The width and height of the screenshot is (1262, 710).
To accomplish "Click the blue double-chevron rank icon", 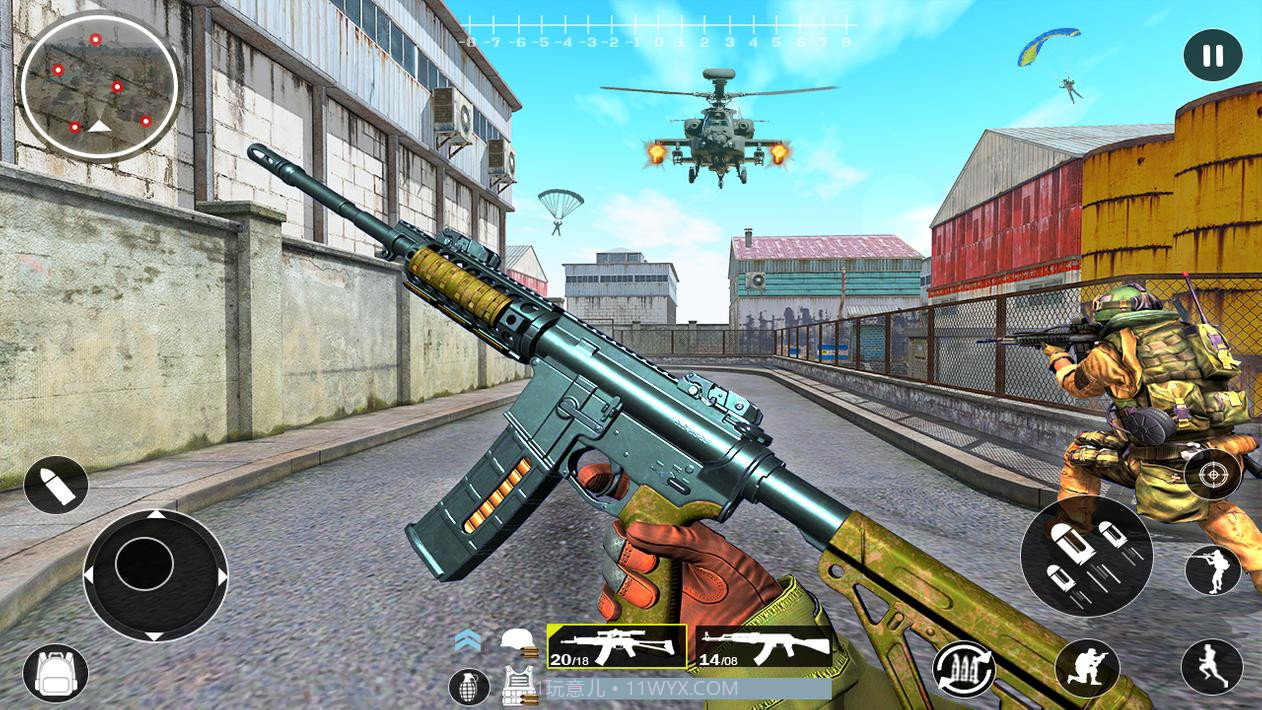I will (x=467, y=641).
